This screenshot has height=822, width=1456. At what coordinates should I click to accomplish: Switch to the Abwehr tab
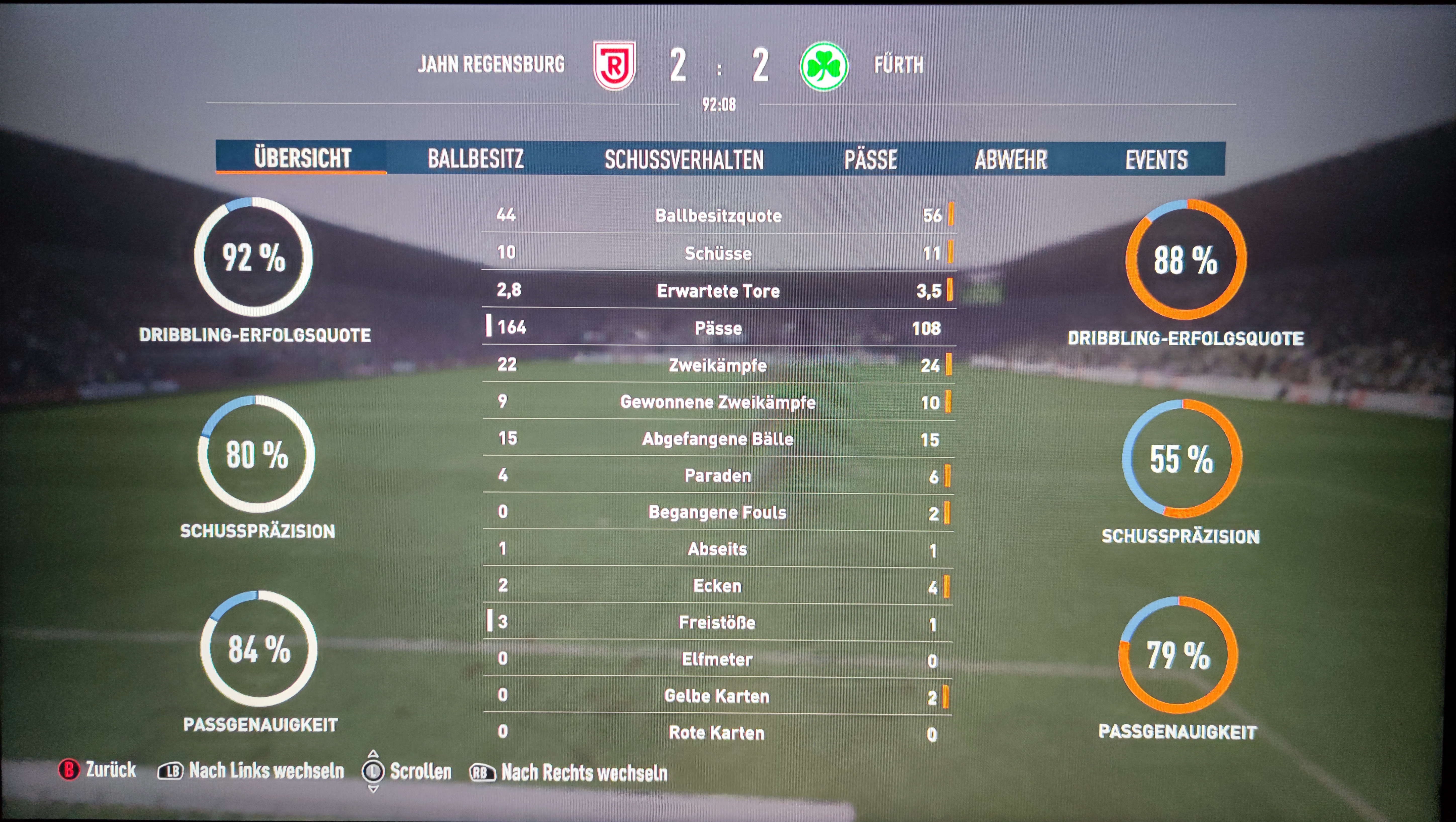(x=1011, y=159)
